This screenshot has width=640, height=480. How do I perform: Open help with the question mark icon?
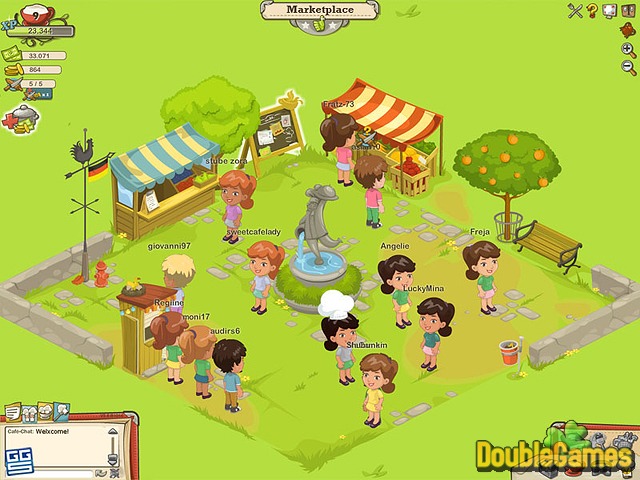coord(592,11)
